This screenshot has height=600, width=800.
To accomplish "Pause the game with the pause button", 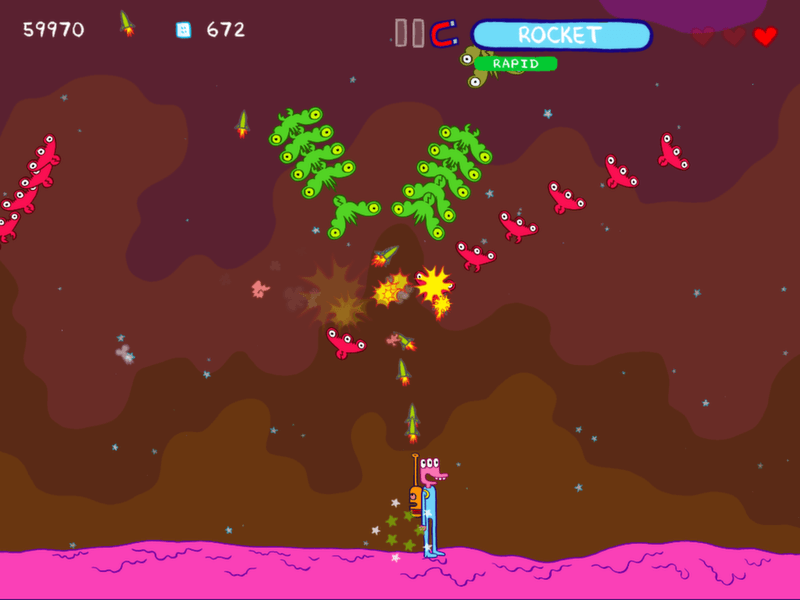I will coord(409,33).
